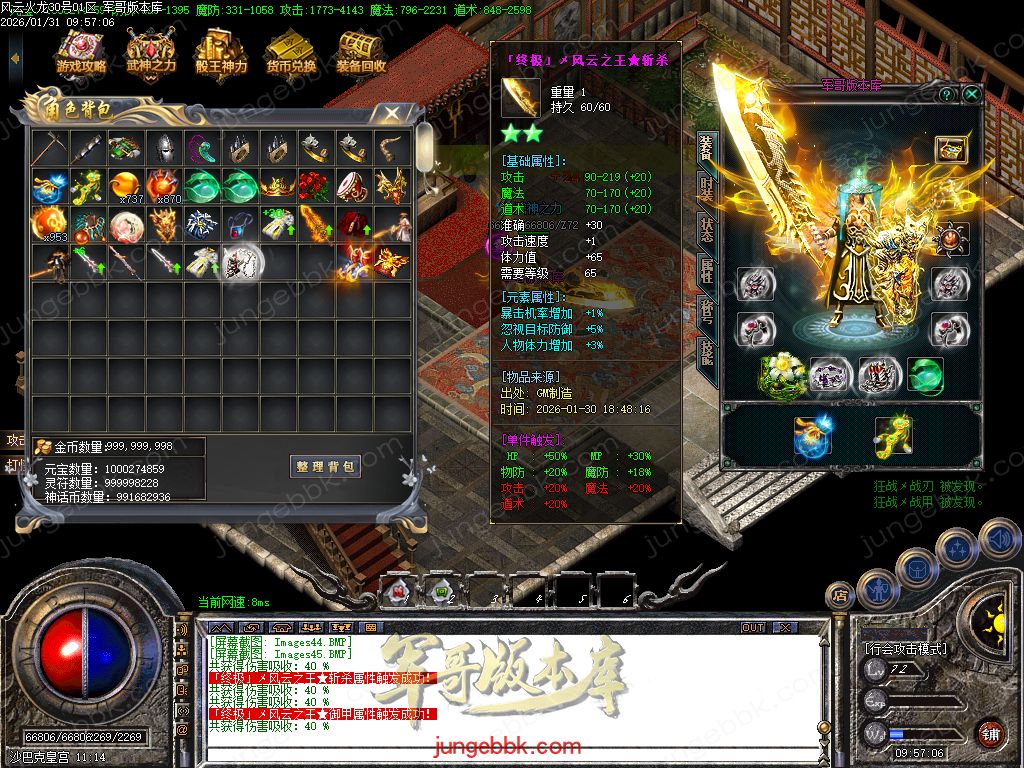The height and width of the screenshot is (768, 1024).
Task: Open the treasure chest icon in equipment panel
Action: tap(950, 149)
